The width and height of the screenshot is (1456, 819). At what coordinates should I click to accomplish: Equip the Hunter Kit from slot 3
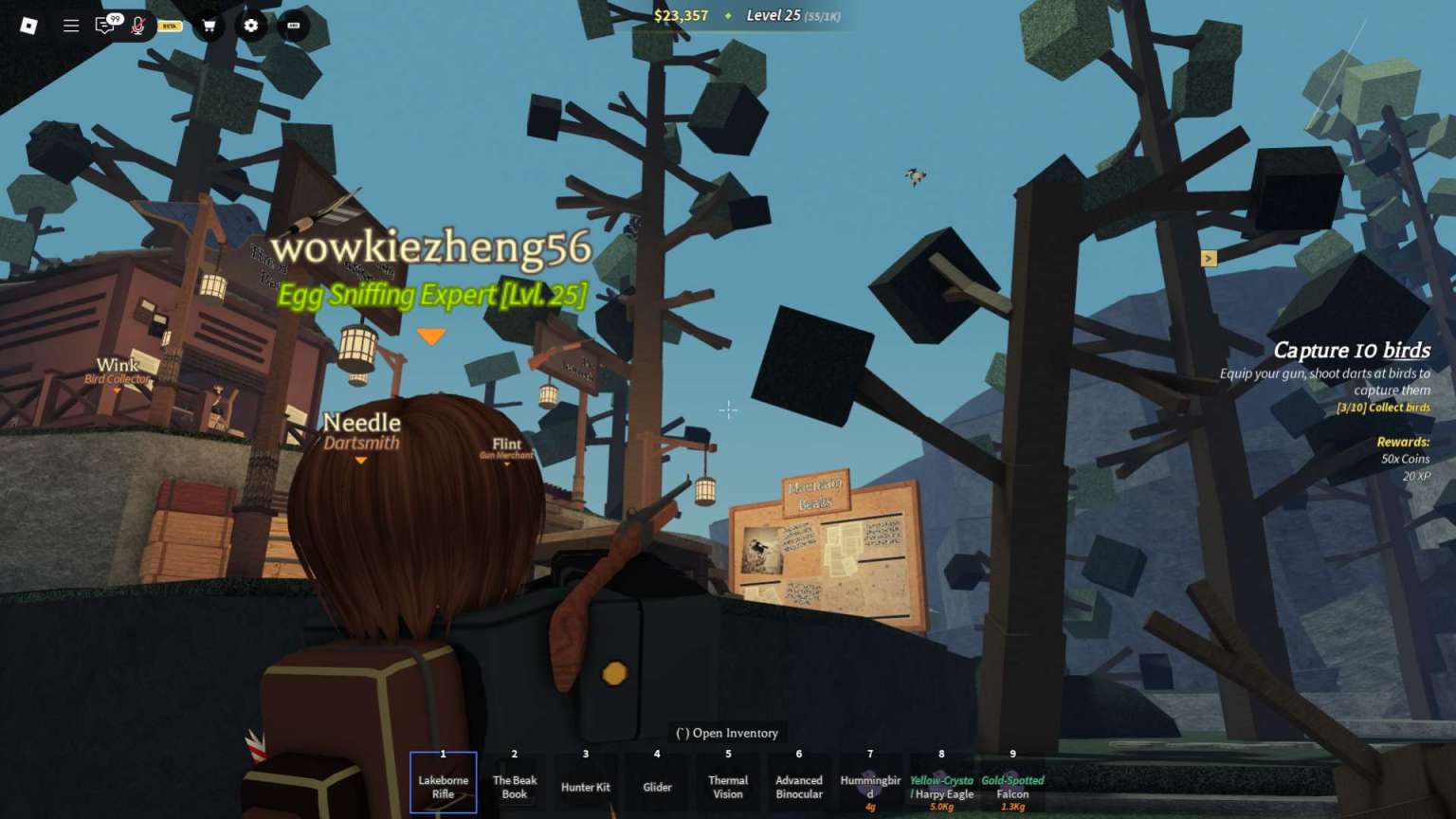(585, 783)
